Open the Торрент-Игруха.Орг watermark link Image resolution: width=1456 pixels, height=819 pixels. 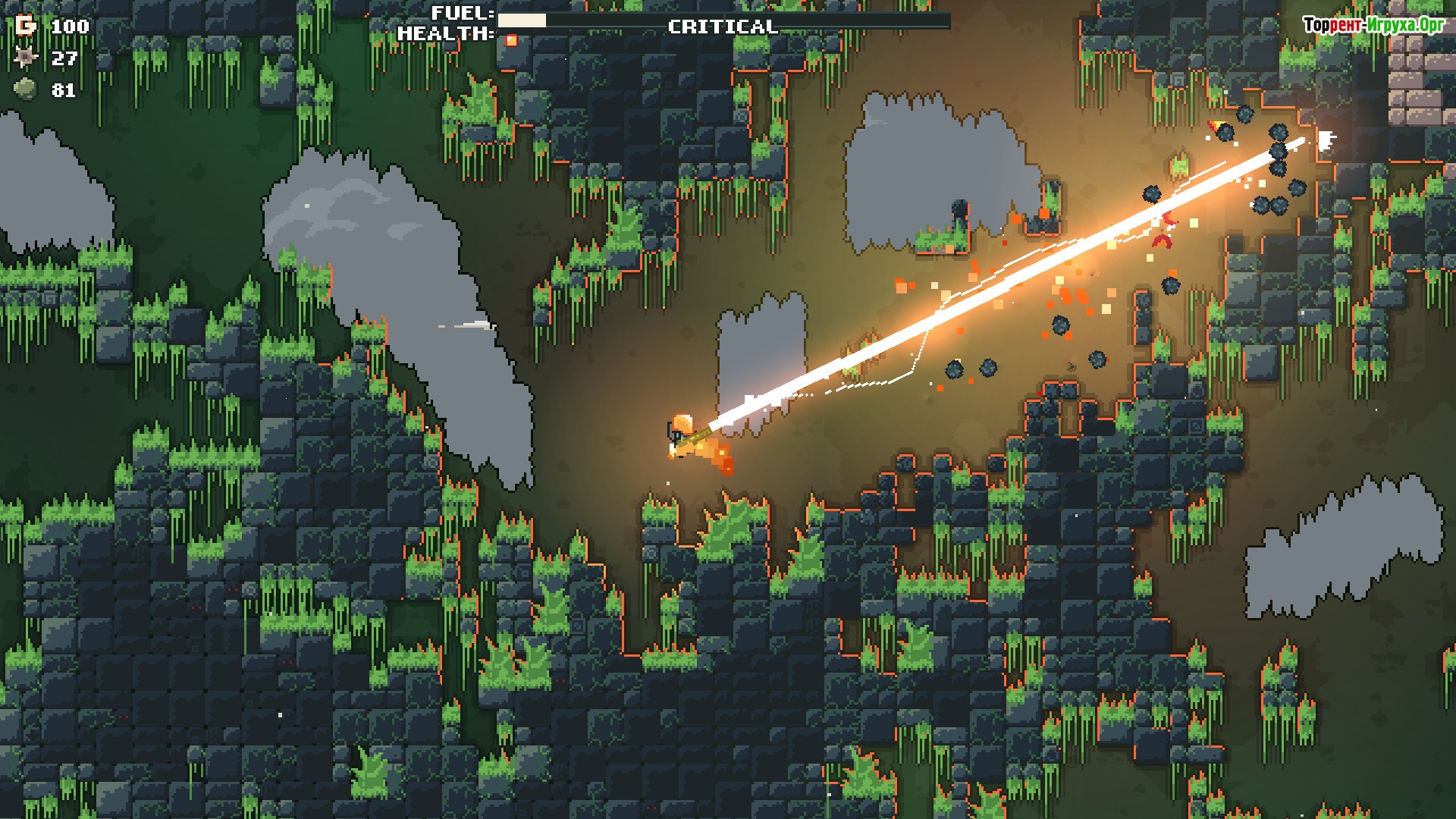click(1373, 26)
